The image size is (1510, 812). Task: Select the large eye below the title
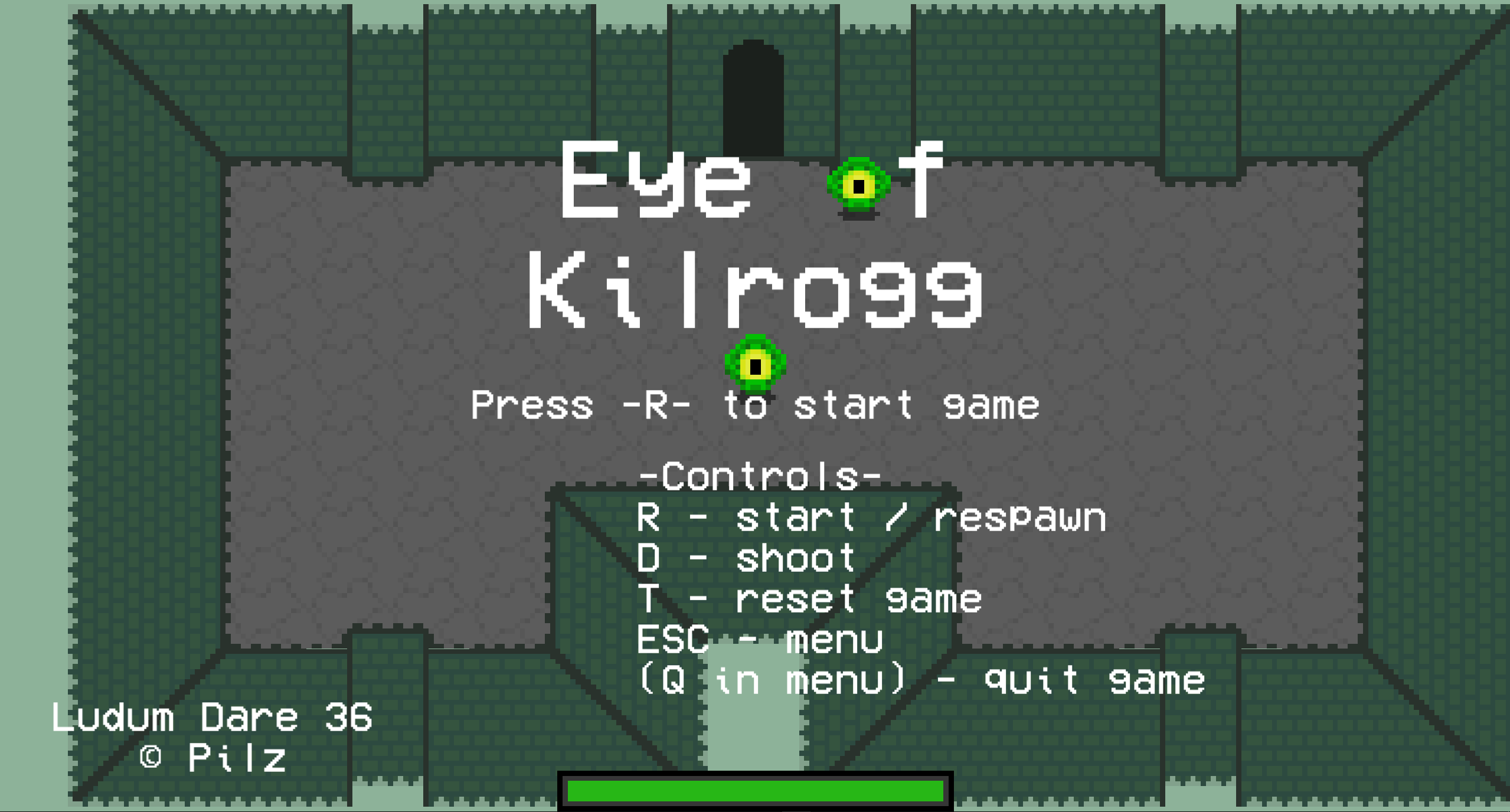(x=756, y=367)
